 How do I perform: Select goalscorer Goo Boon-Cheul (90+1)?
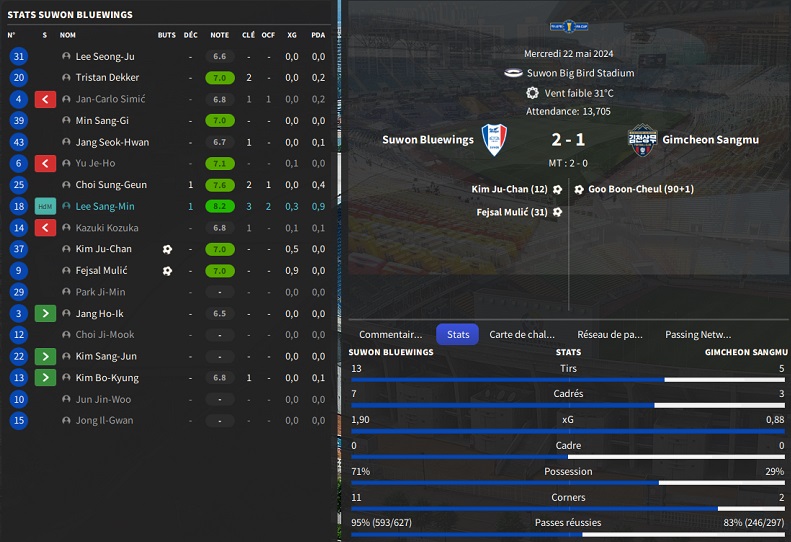point(640,189)
